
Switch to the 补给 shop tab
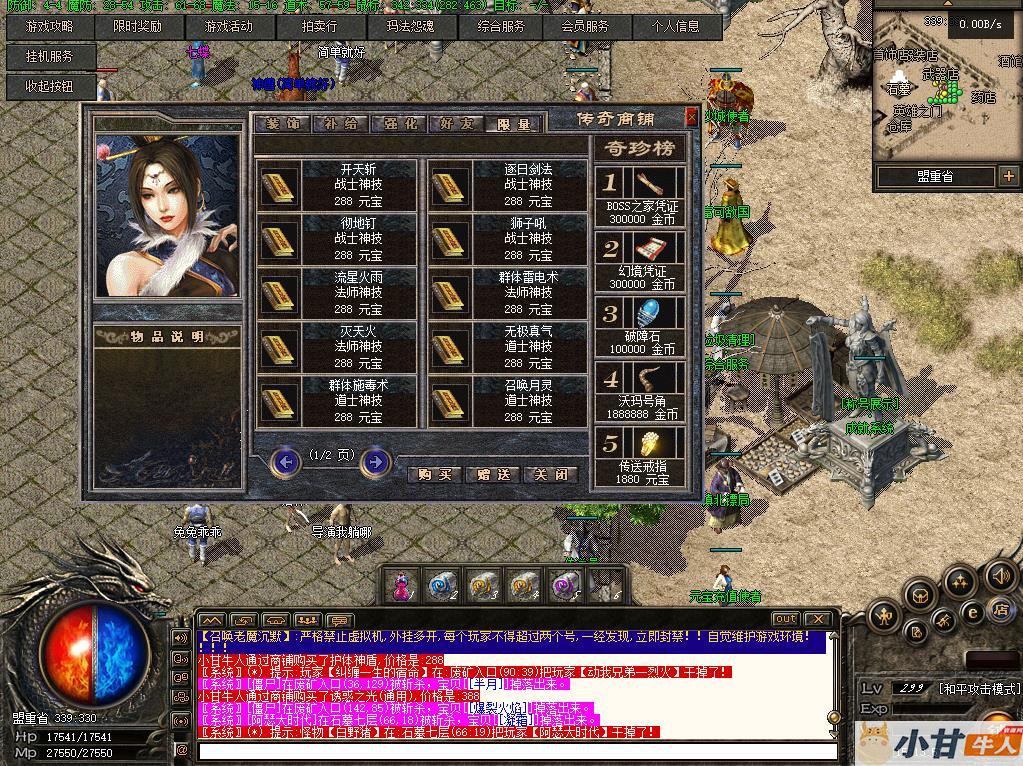339,124
